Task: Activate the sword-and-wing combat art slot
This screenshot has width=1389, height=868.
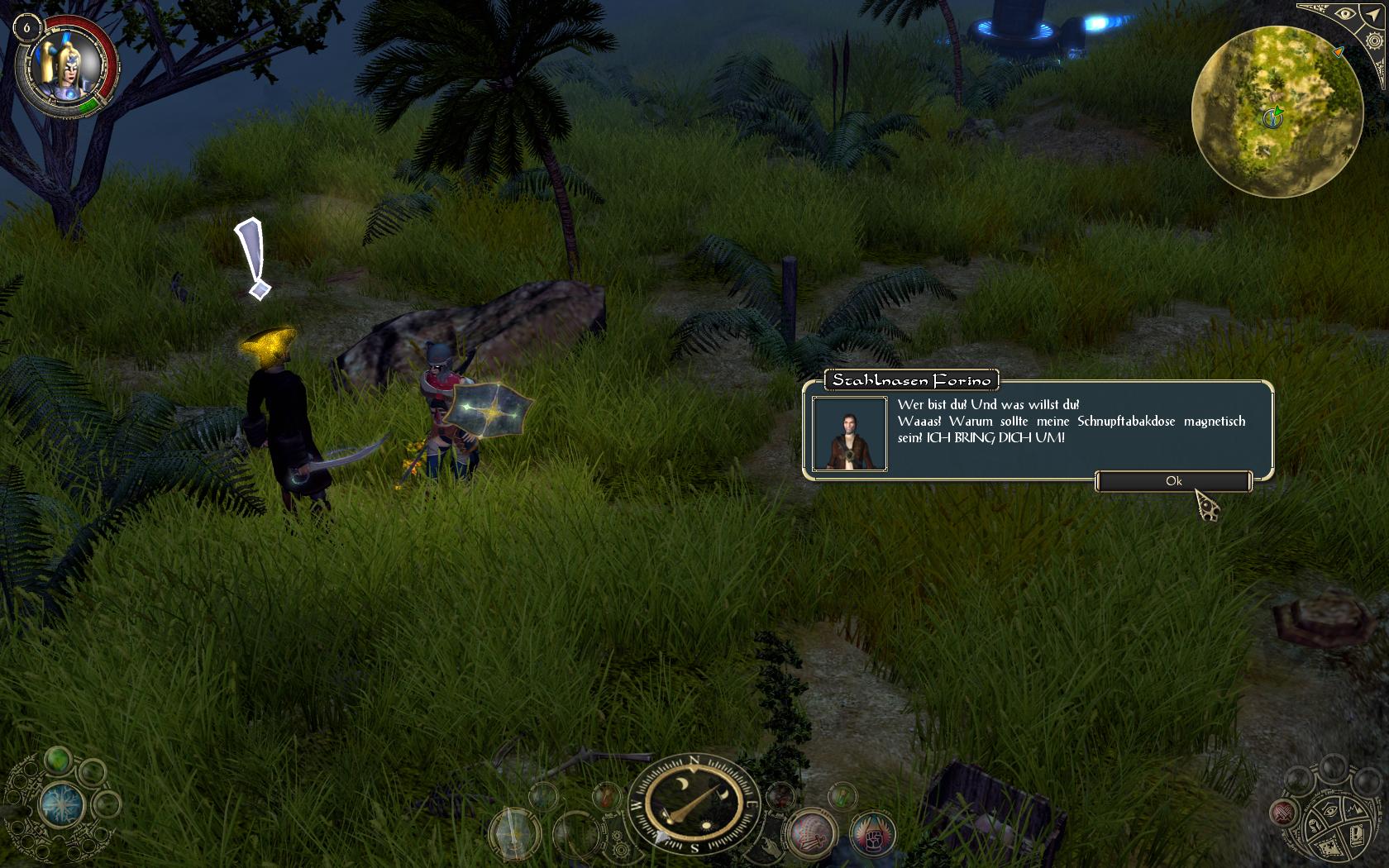Action: [811, 832]
